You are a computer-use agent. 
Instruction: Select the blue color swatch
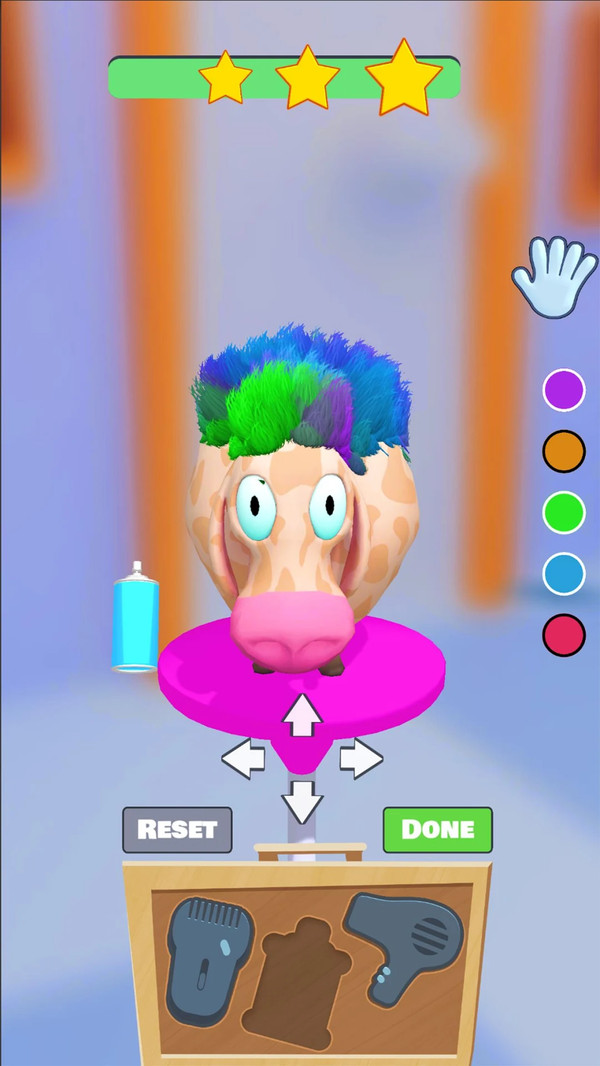pos(563,574)
